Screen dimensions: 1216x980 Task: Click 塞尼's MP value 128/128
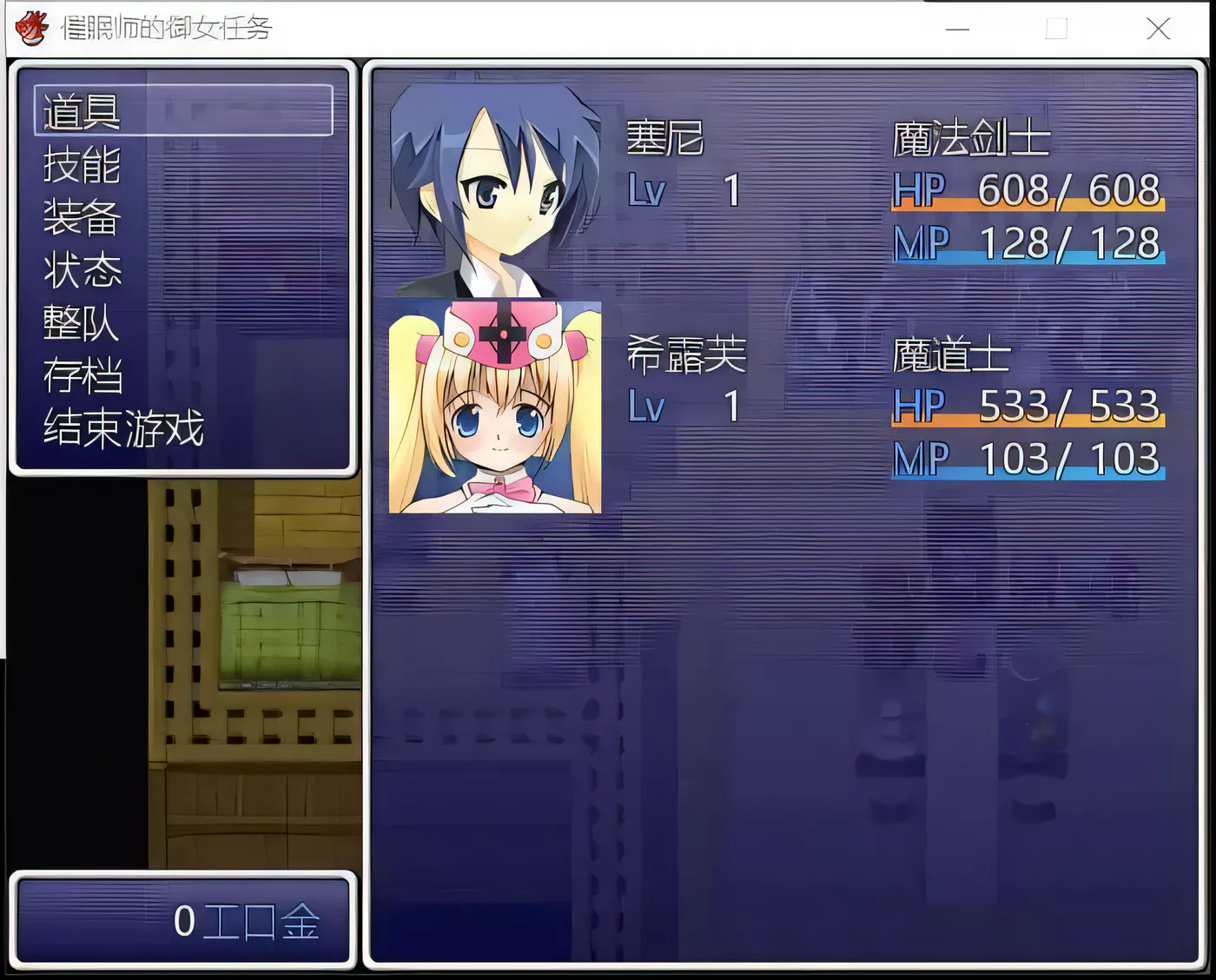tap(1068, 242)
